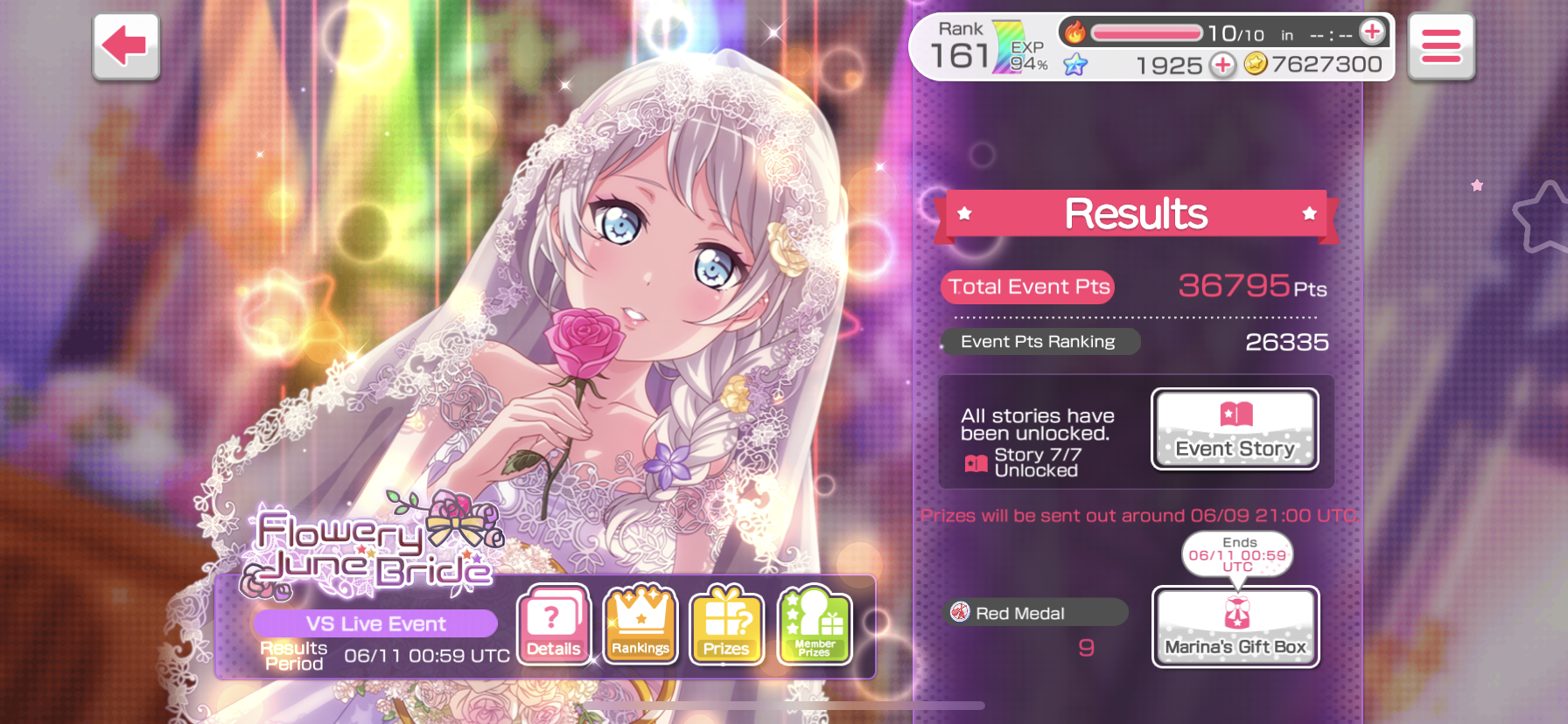
Task: Buy more stars with the plus button
Action: tap(1222, 65)
